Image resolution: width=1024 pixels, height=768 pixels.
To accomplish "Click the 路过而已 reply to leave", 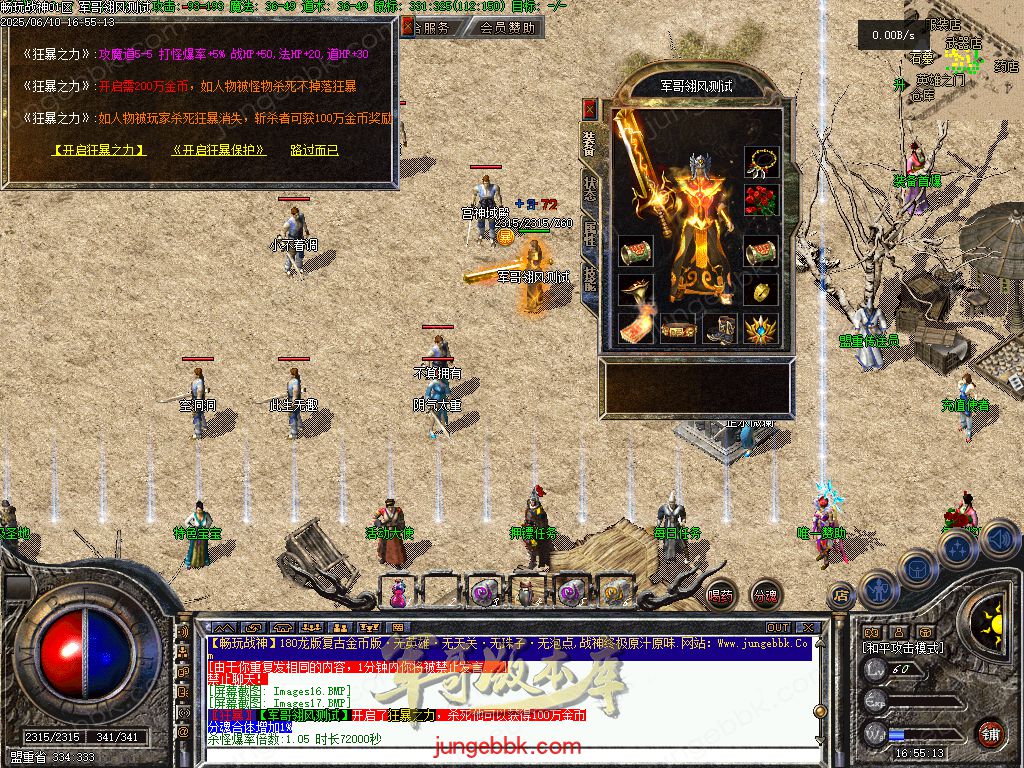I will click(314, 150).
